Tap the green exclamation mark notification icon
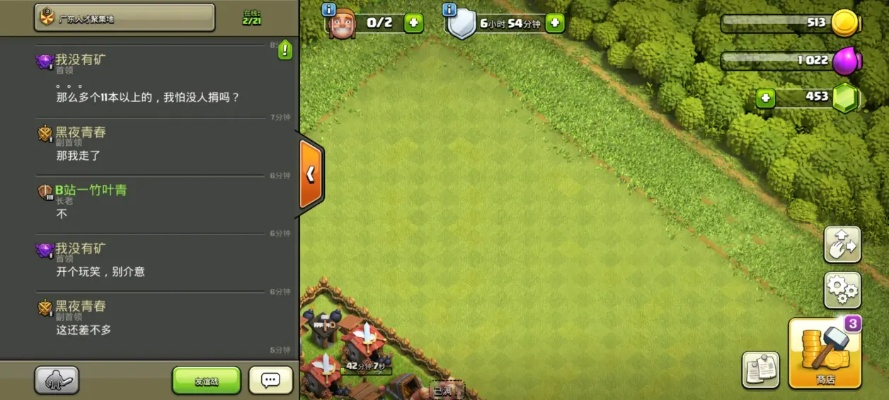889x400 pixels. [x=285, y=49]
